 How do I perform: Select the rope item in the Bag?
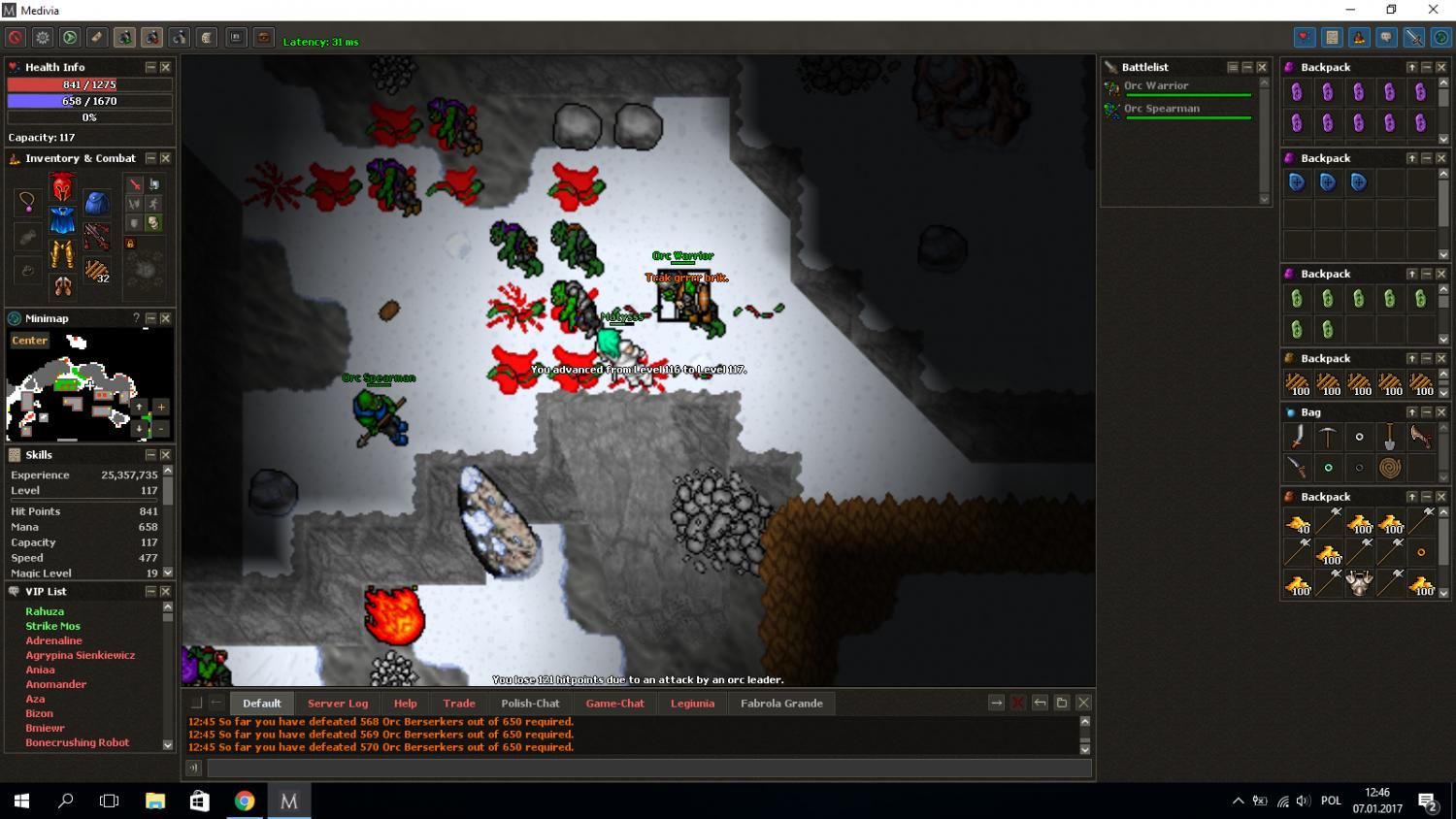1390,468
